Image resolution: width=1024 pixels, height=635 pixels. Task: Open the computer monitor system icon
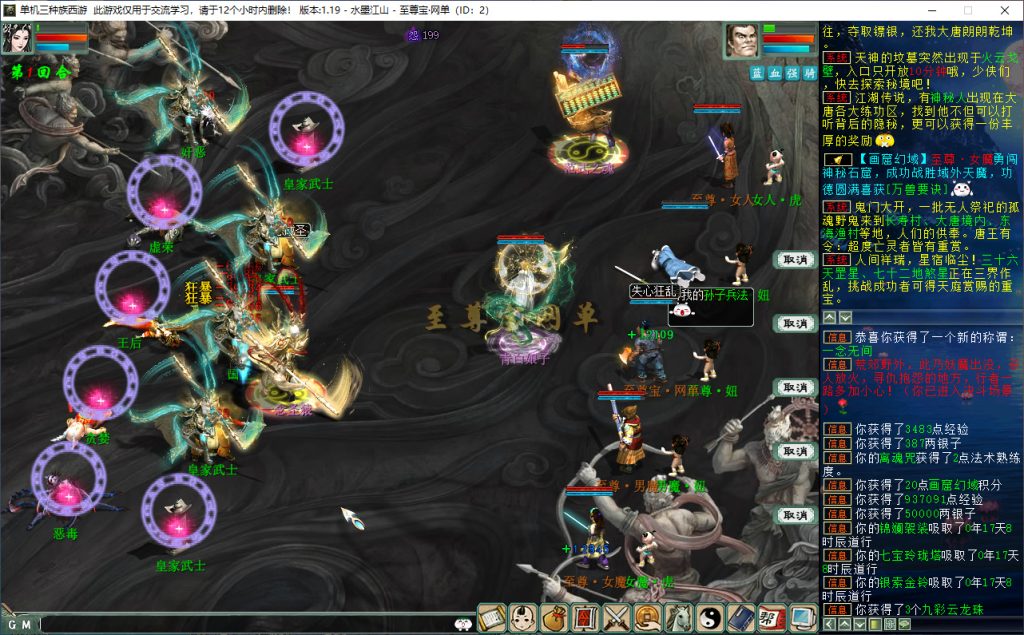[x=802, y=618]
